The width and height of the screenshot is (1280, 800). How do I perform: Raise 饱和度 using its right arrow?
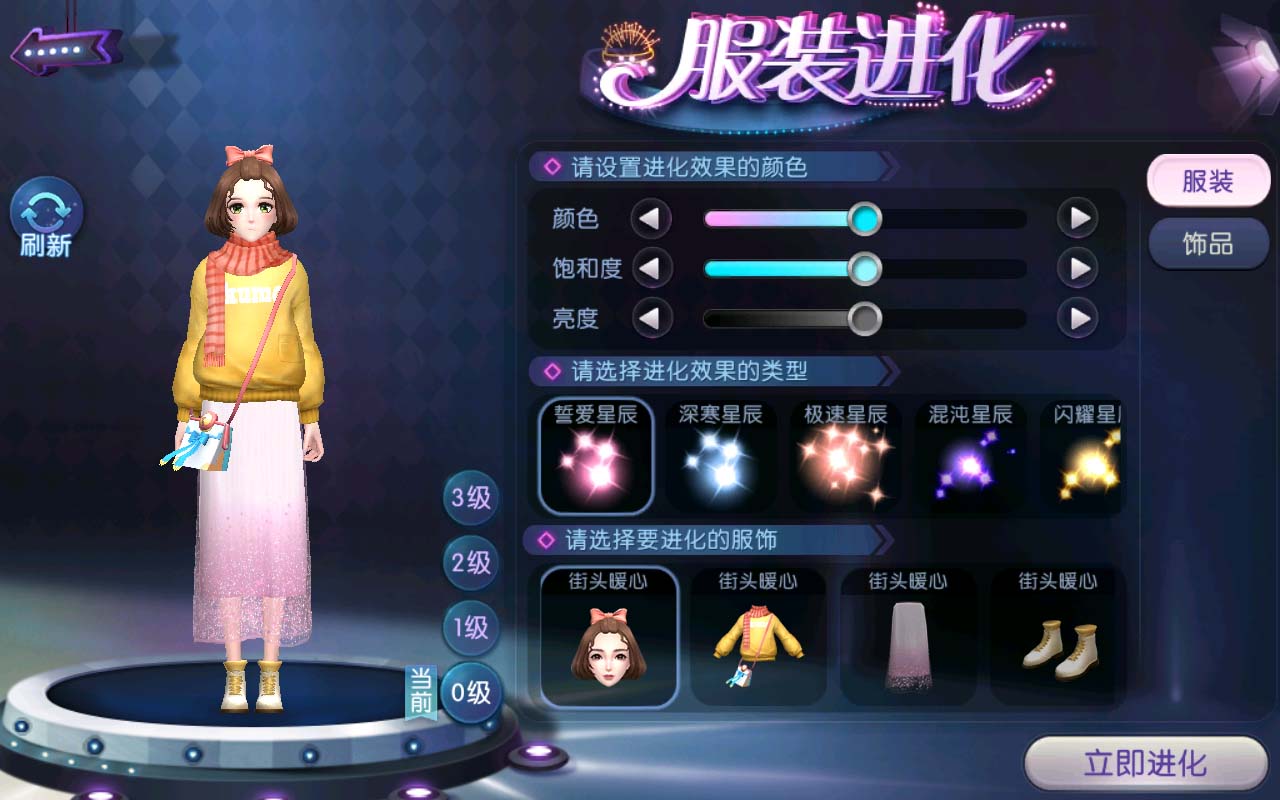pos(1078,268)
